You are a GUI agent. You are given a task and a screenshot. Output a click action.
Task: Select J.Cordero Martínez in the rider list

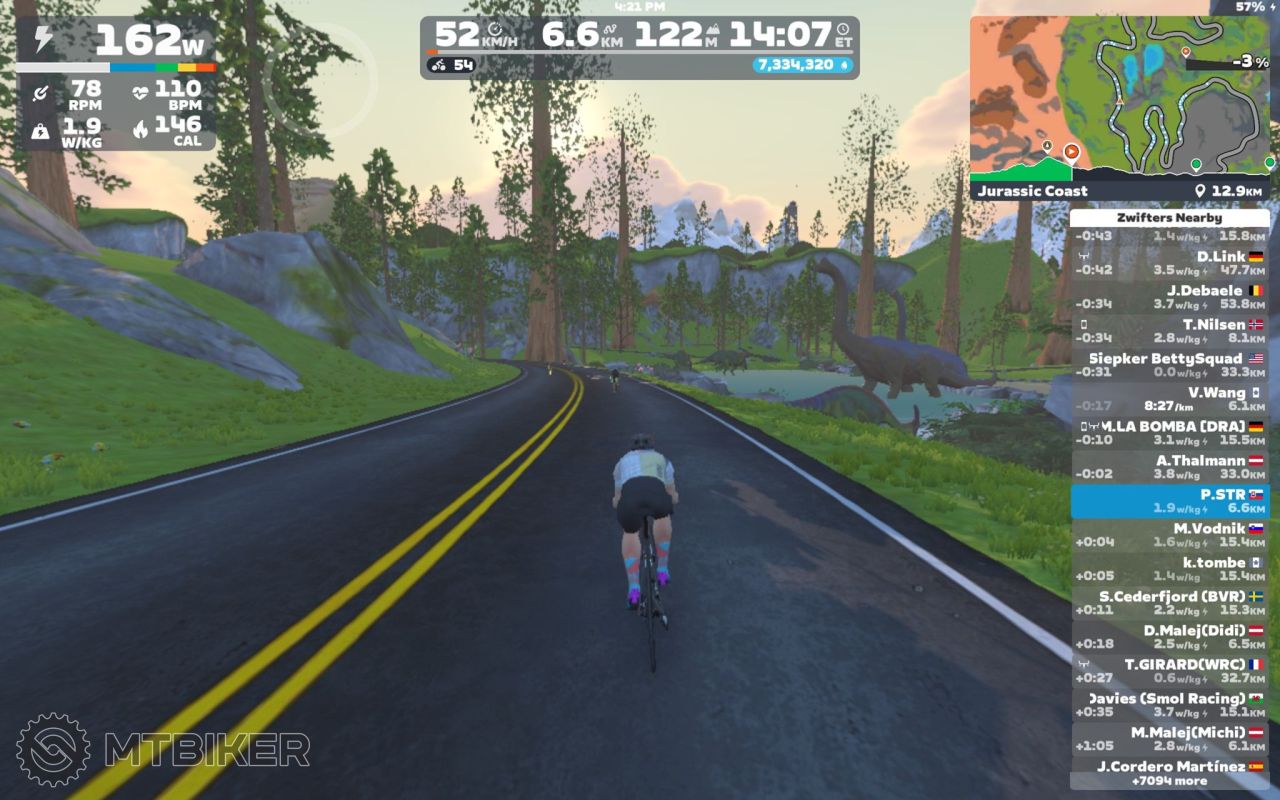1169,767
